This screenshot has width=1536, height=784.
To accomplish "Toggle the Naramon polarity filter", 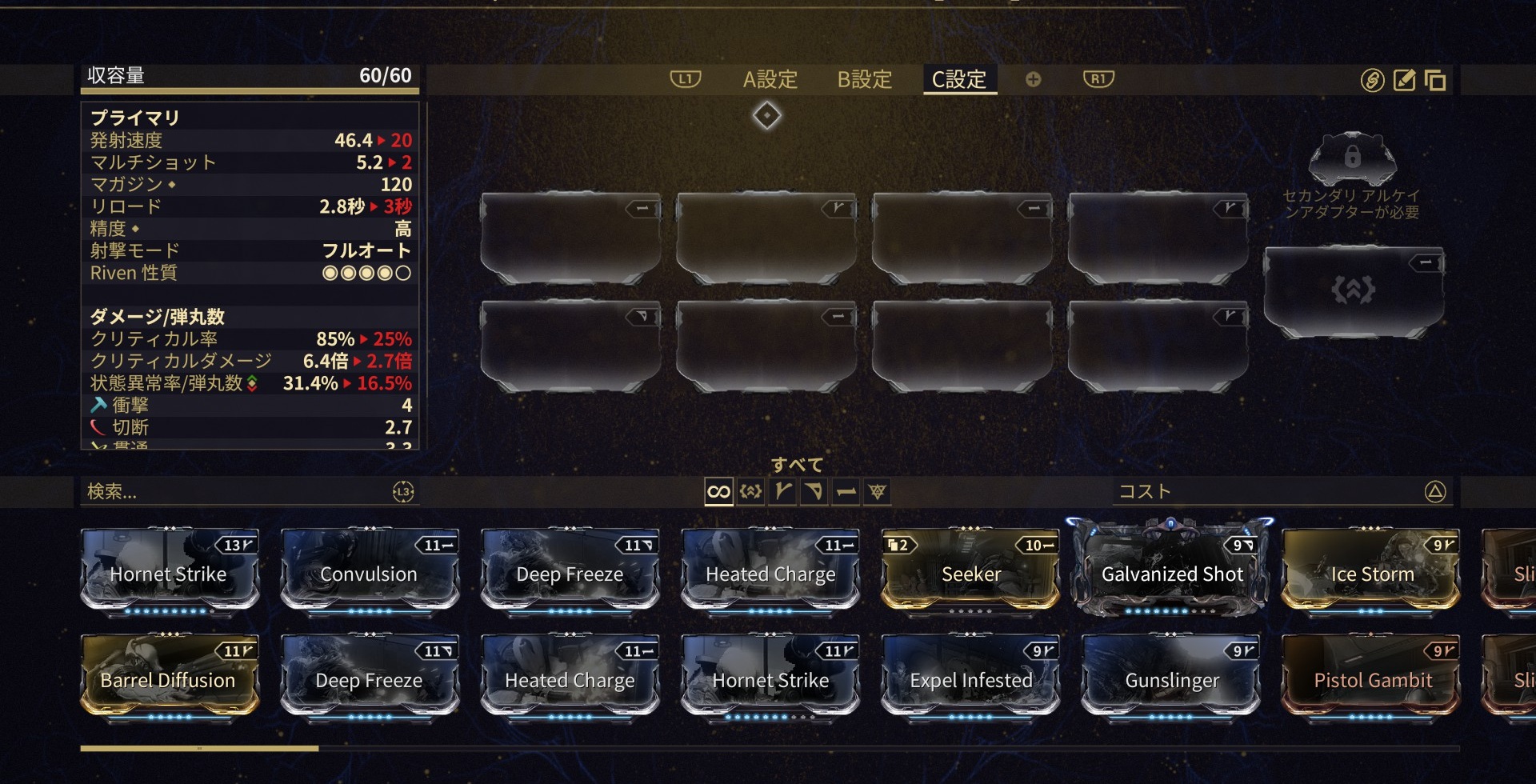I will (x=814, y=493).
